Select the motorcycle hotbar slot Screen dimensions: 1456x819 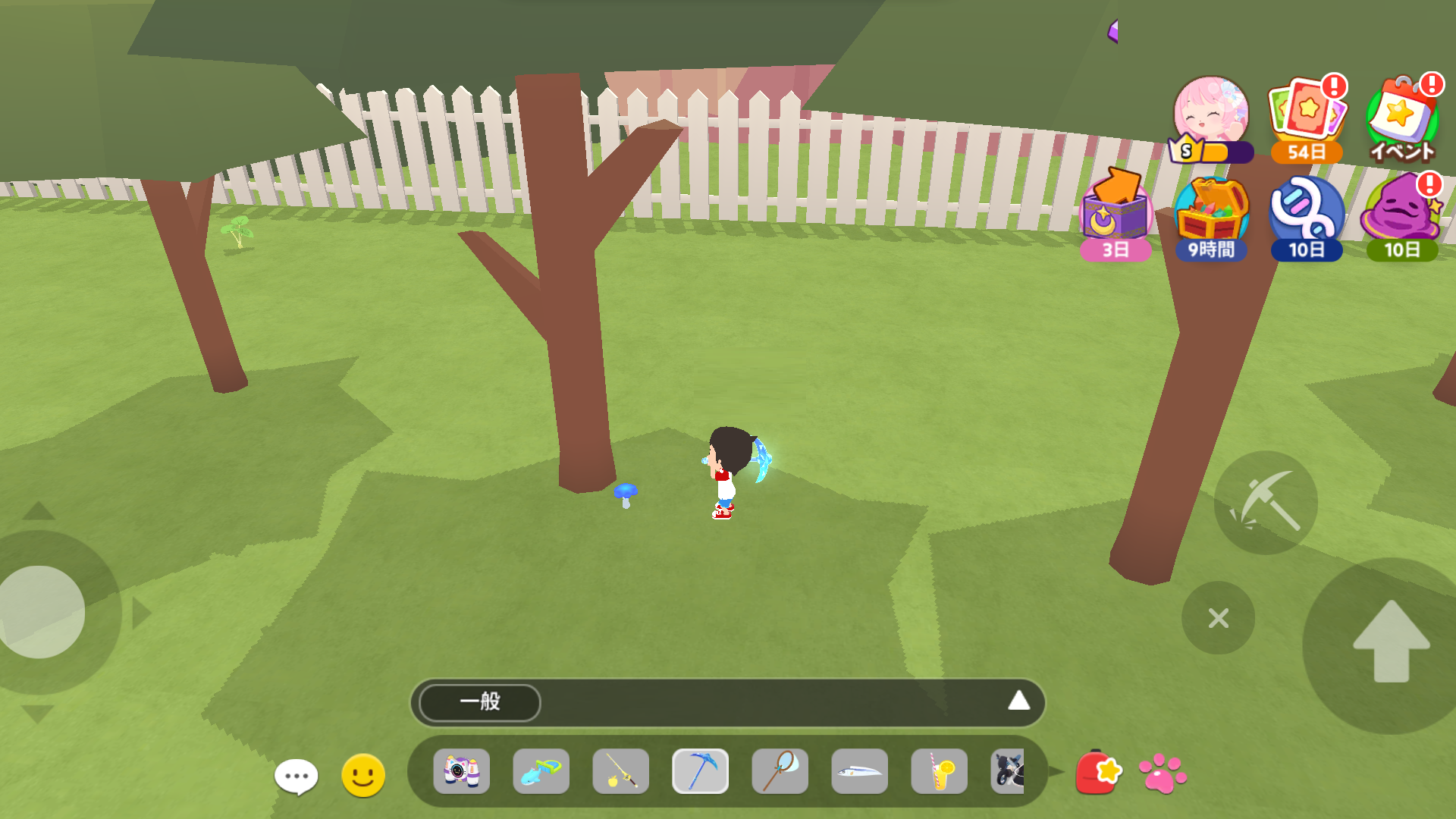1008,771
